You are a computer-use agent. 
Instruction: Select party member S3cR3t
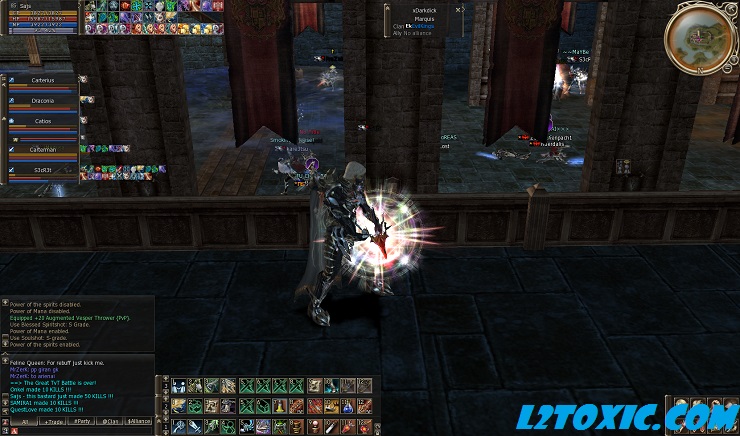point(43,170)
